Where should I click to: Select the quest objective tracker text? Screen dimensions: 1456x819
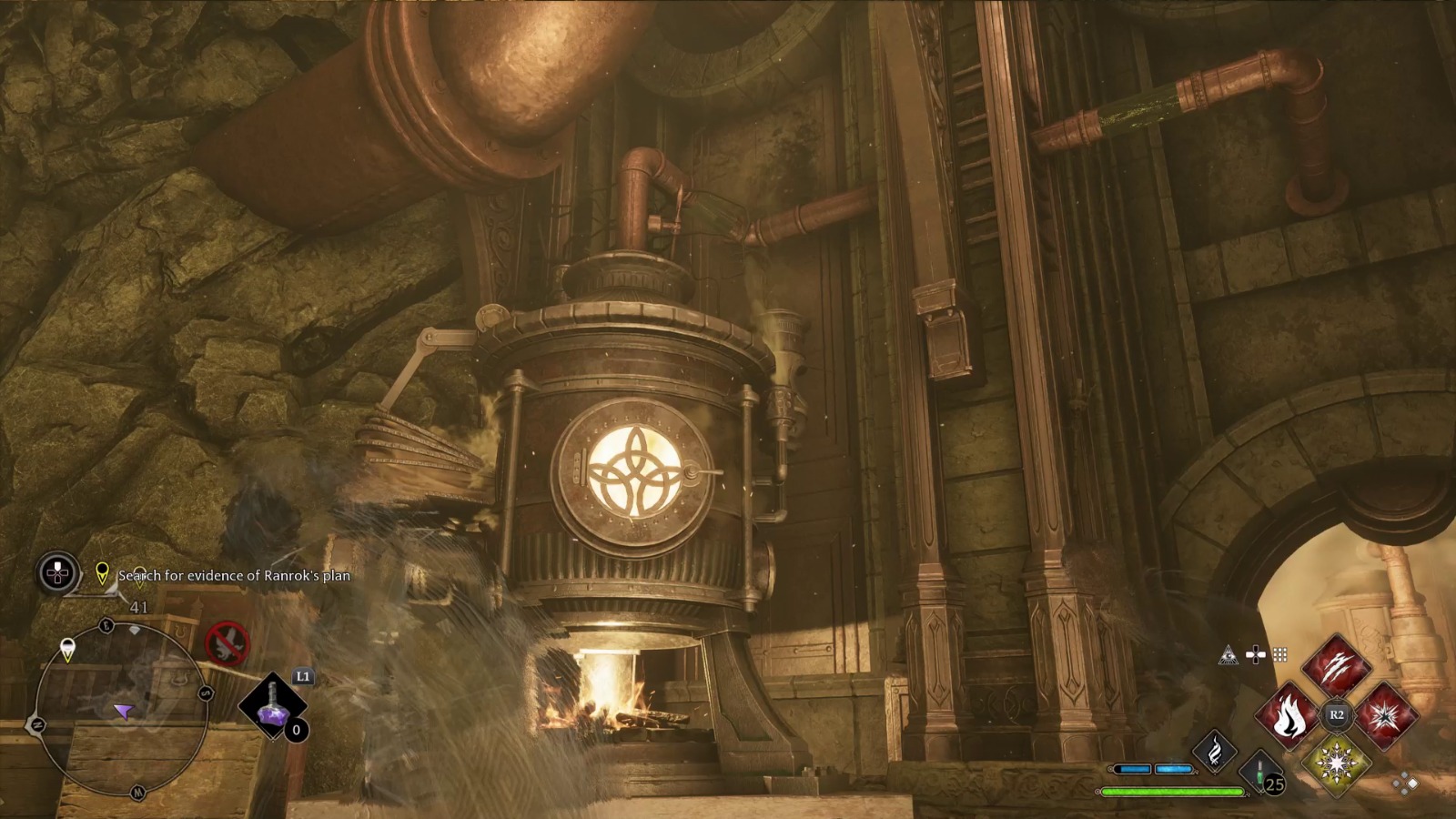[234, 575]
